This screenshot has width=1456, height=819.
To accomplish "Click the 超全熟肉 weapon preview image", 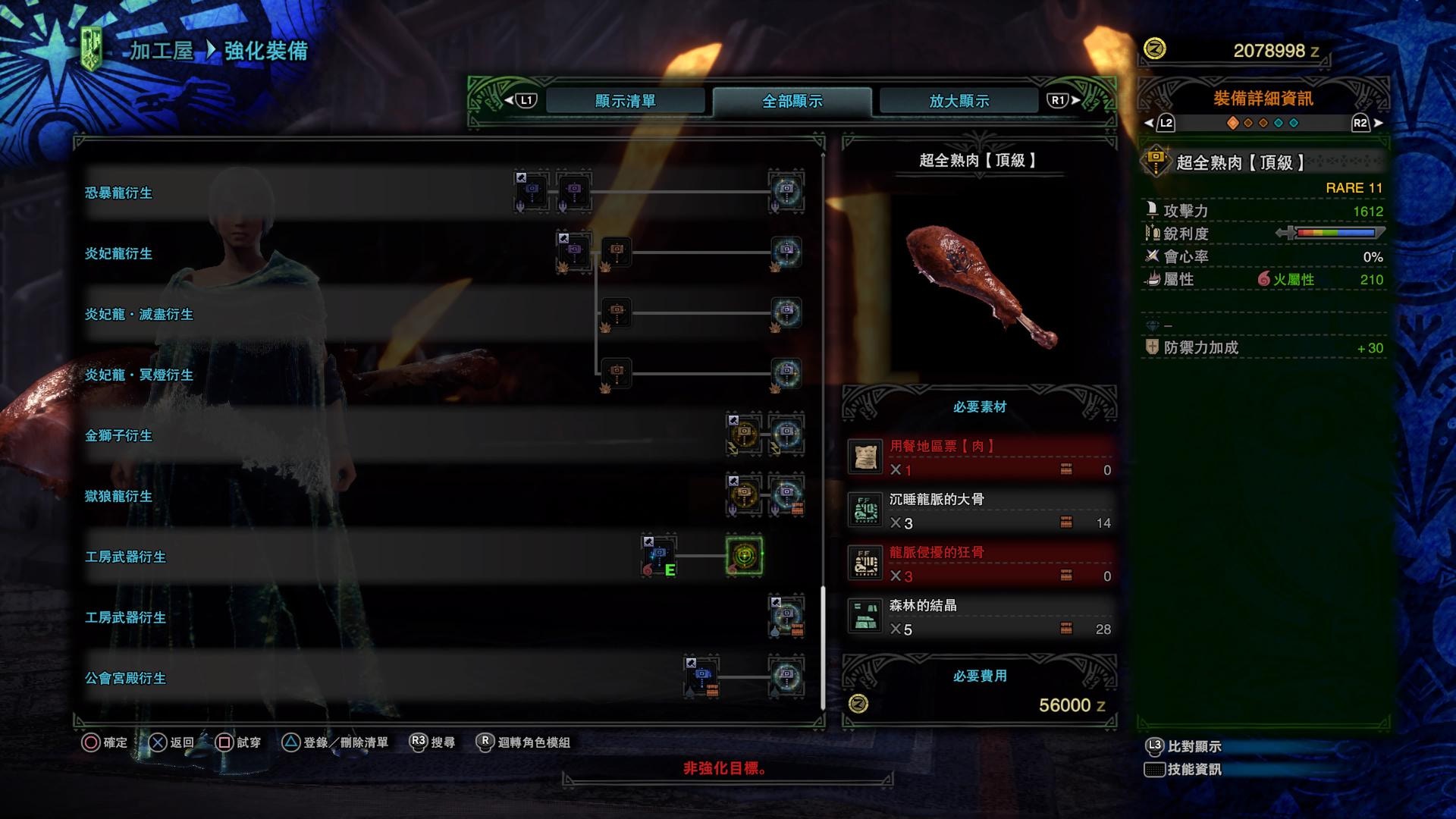I will 980,286.
